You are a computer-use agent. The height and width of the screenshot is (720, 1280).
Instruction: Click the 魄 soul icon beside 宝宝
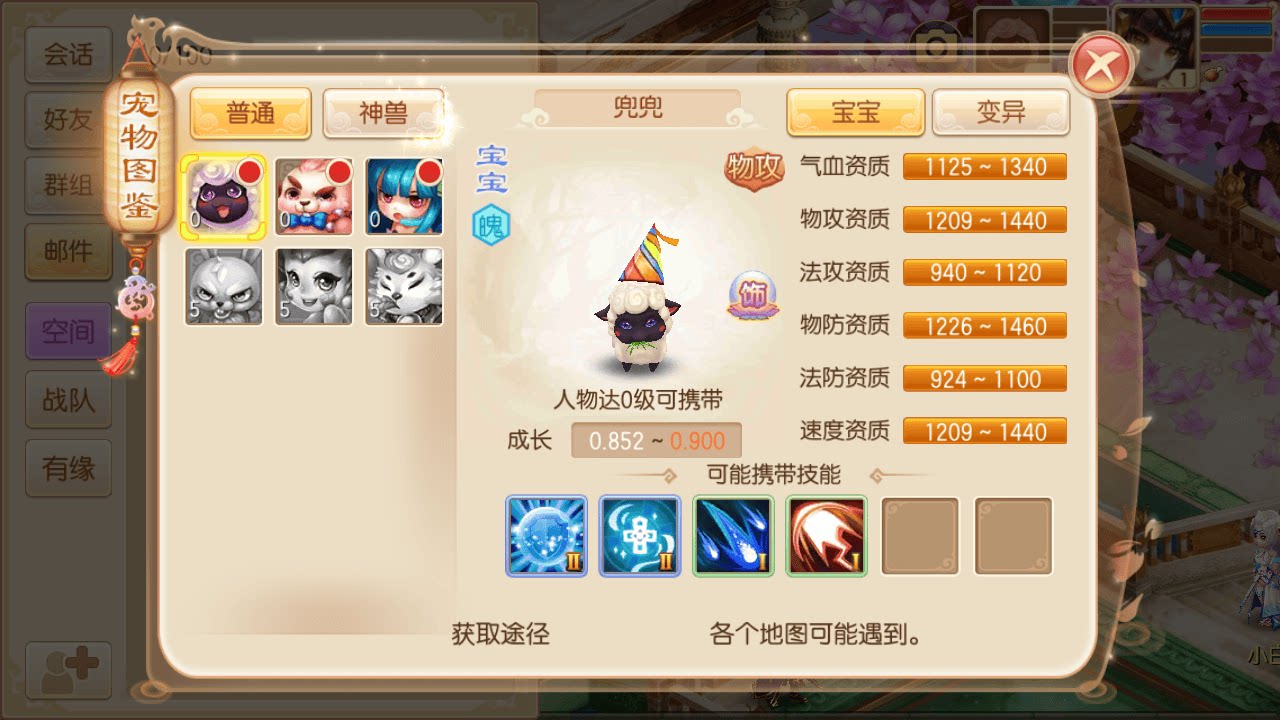491,224
